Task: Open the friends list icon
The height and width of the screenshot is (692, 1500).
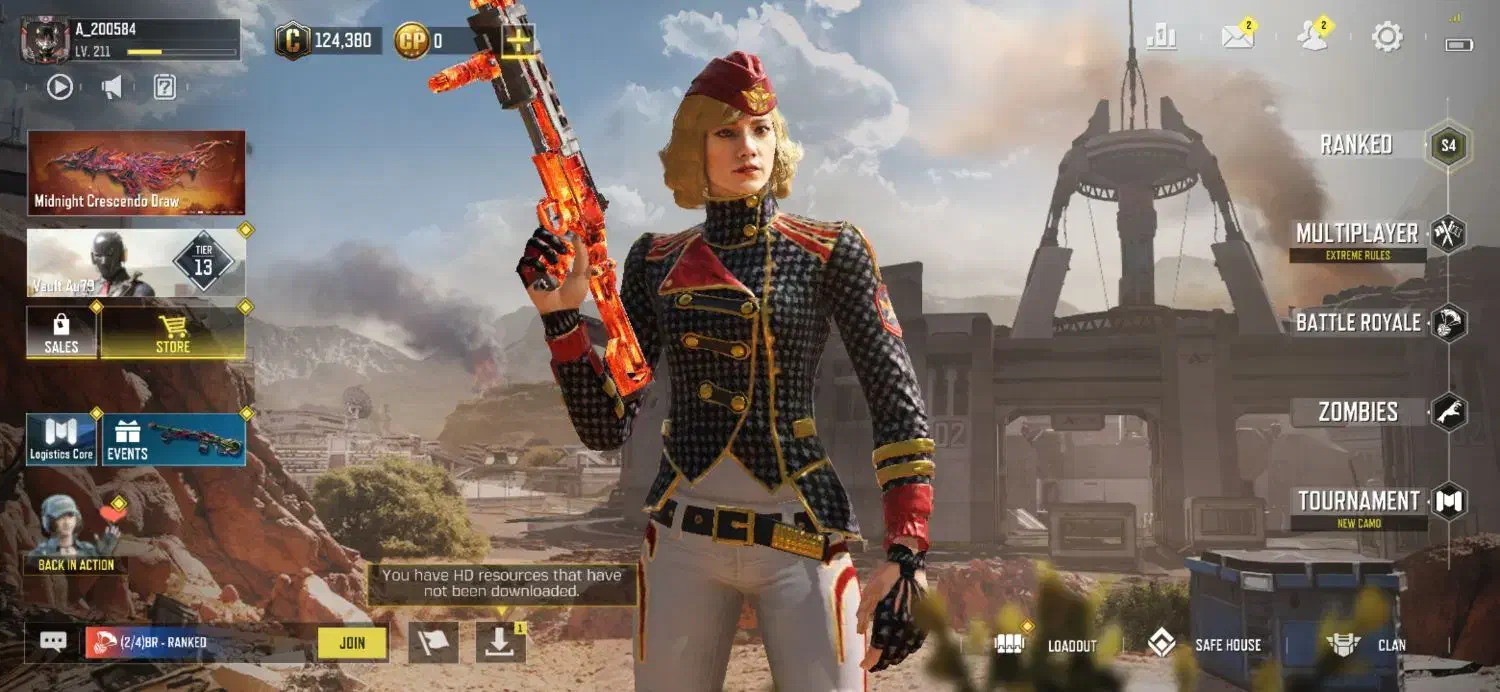Action: (x=1312, y=38)
